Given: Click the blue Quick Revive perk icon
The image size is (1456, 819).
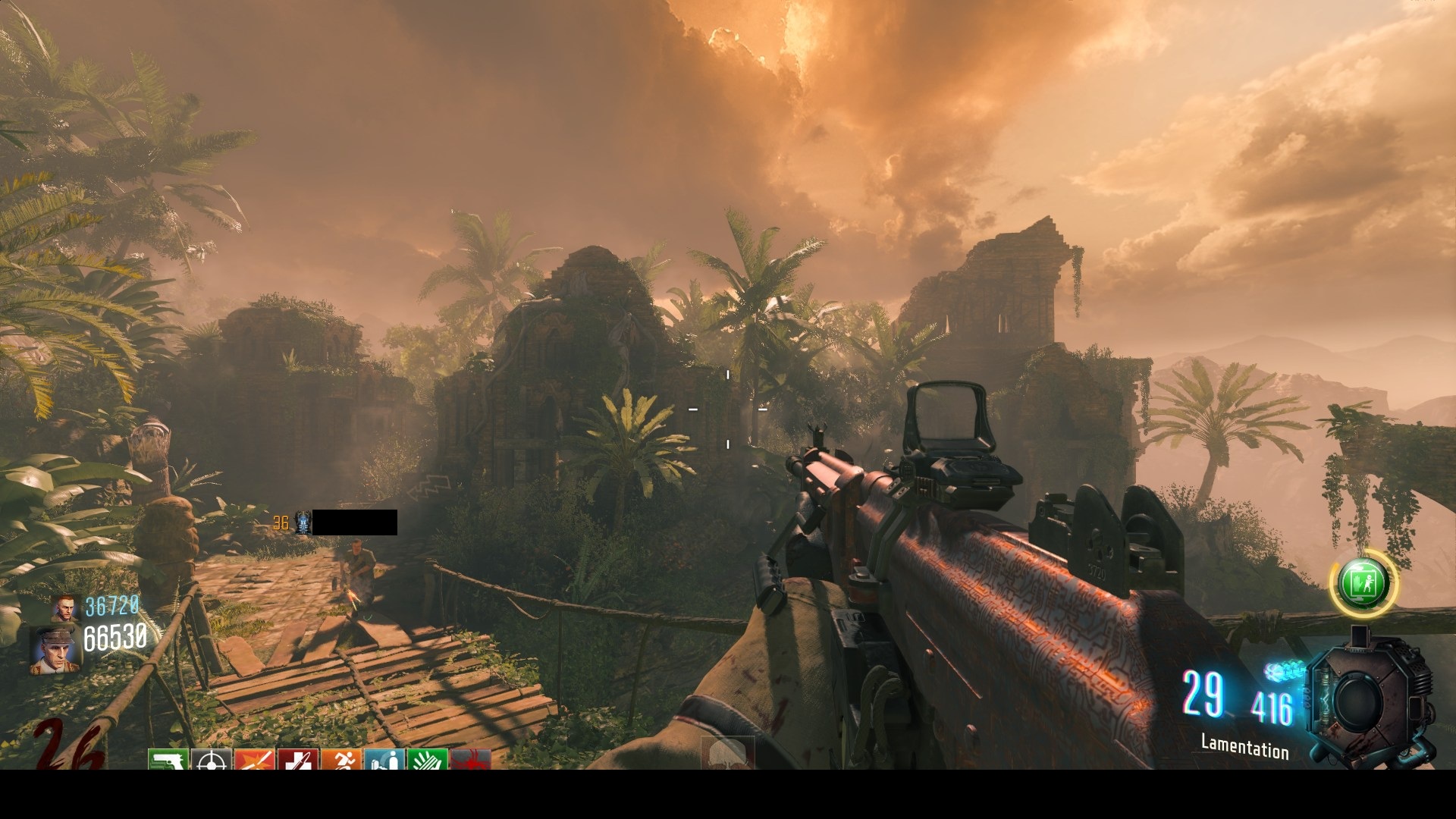Looking at the screenshot, I should coord(384,760).
